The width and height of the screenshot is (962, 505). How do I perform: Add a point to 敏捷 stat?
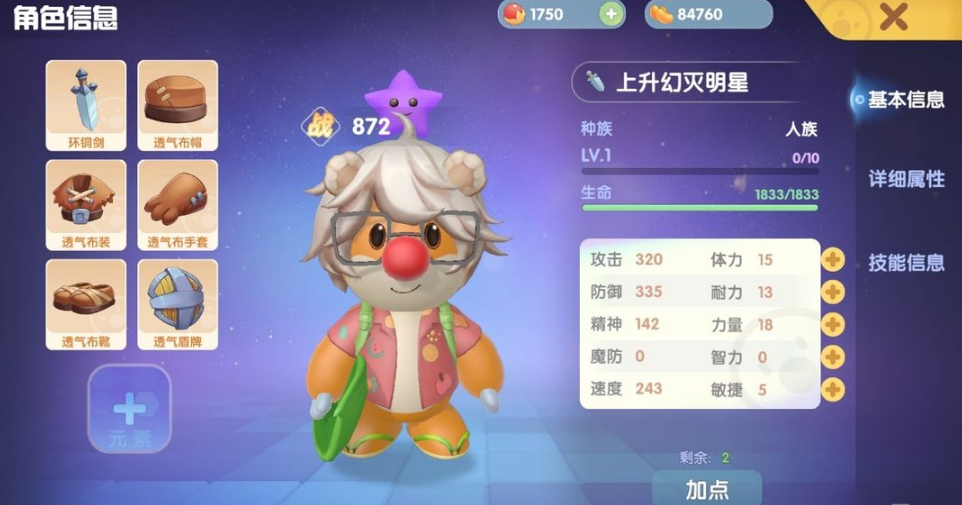pos(832,390)
